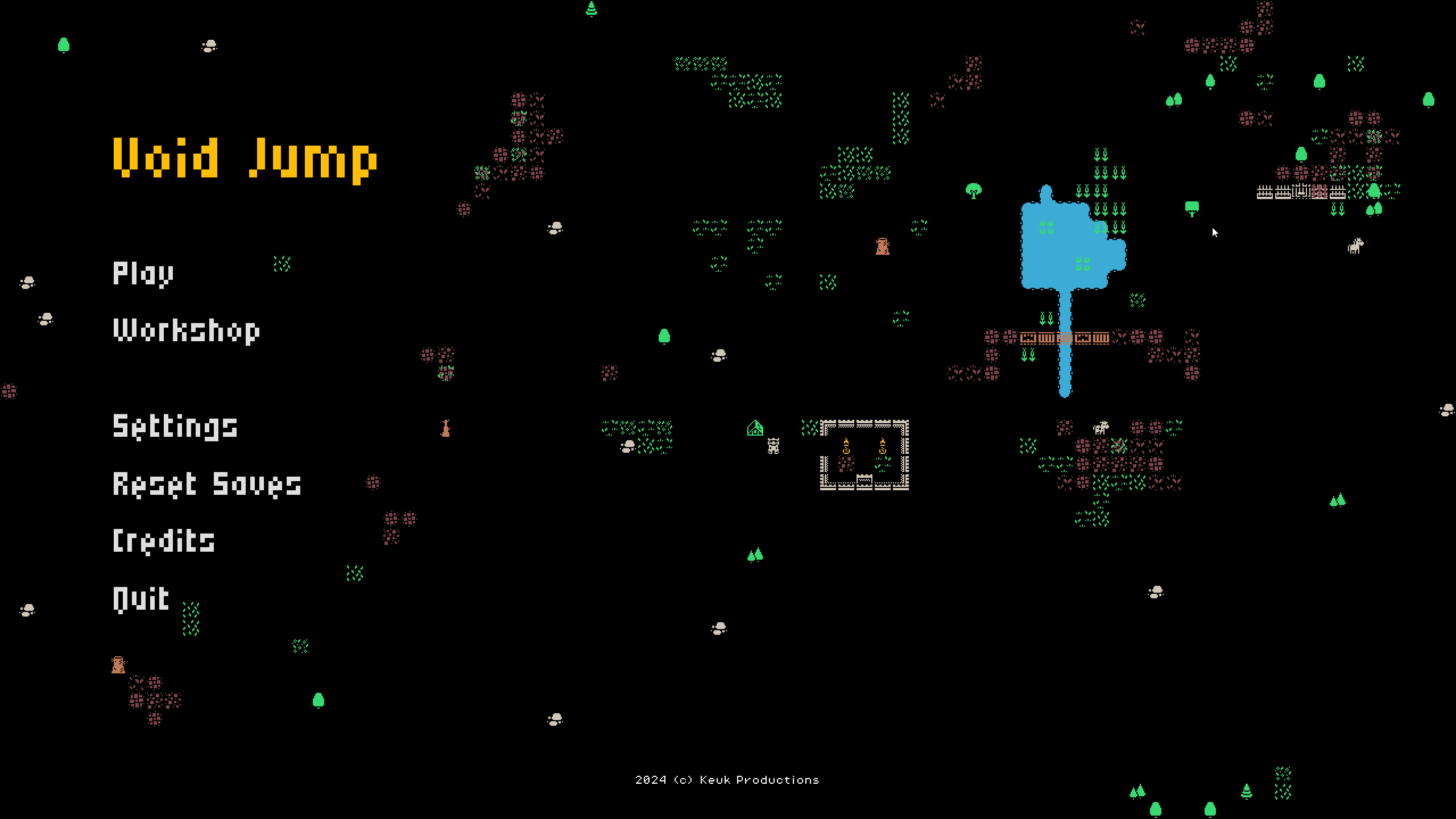Click the Quit button
Viewport: 1456px width, 819px height.
tap(140, 597)
